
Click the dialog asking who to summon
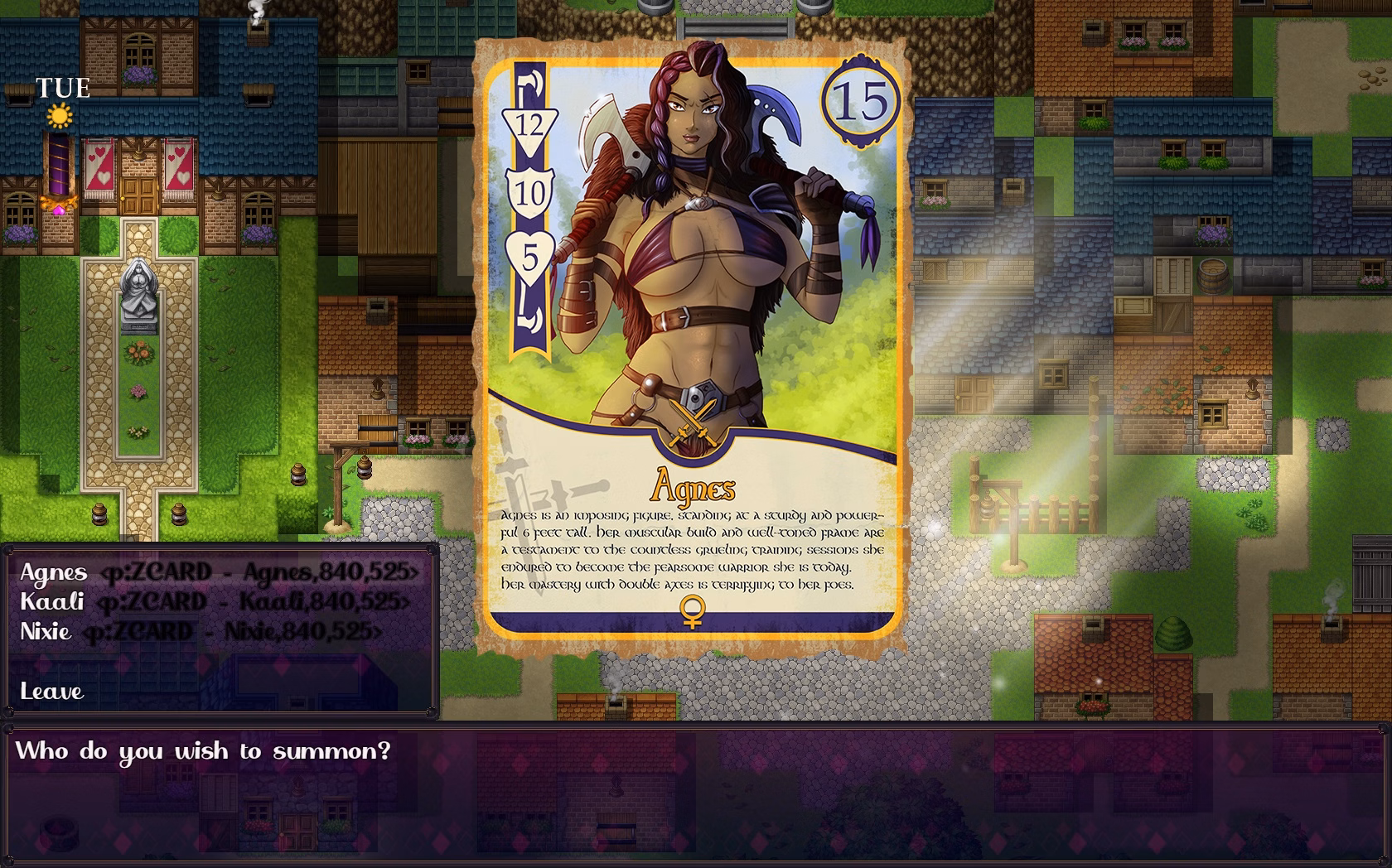coord(204,751)
